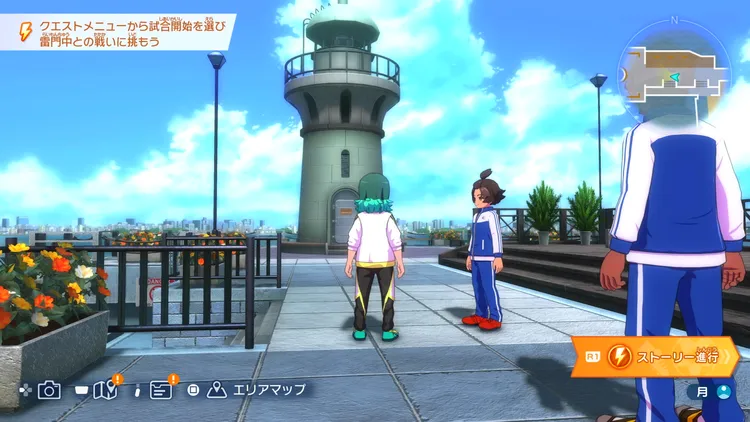Open the camera photo mode icon
Image resolution: width=750 pixels, height=422 pixels.
49,390
